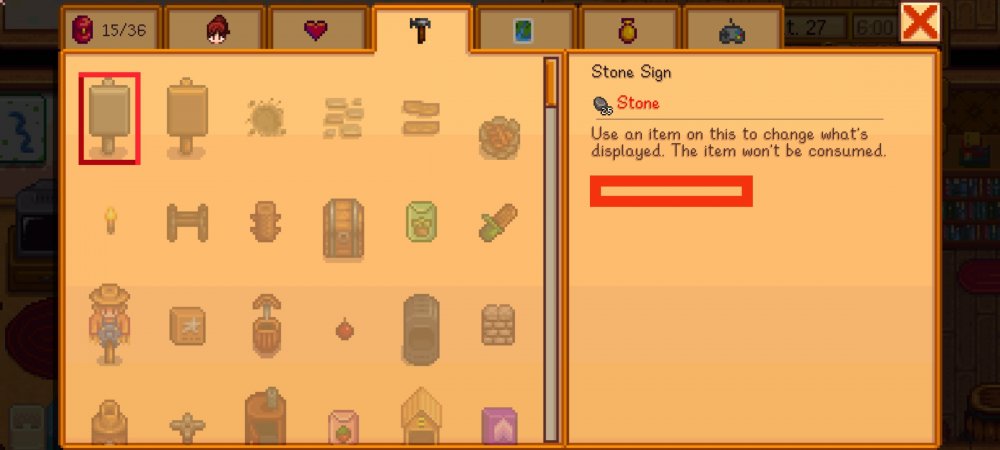Screen dimensions: 1000x450
Task: Click the crafting list scrollbar
Action: click(551, 250)
